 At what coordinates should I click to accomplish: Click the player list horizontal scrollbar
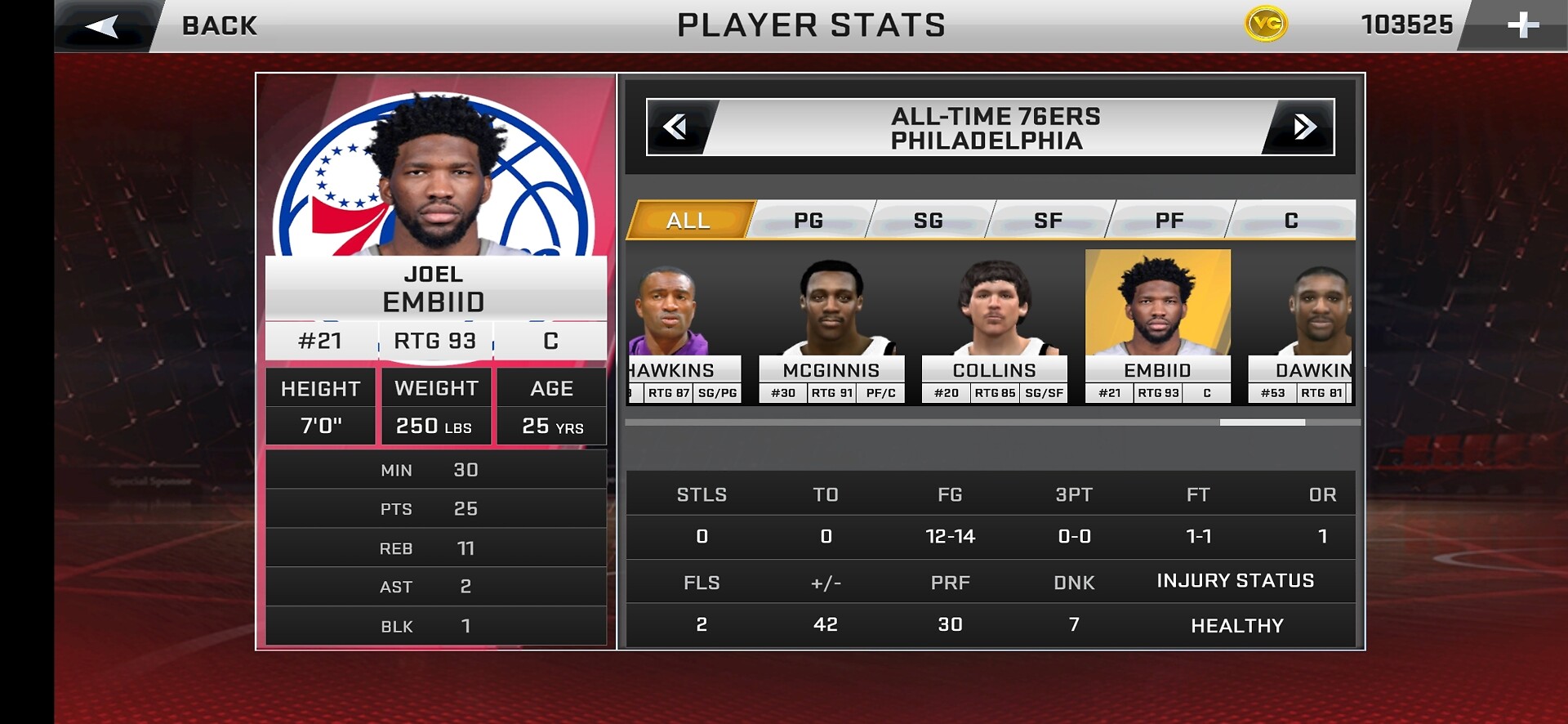[x=1262, y=422]
